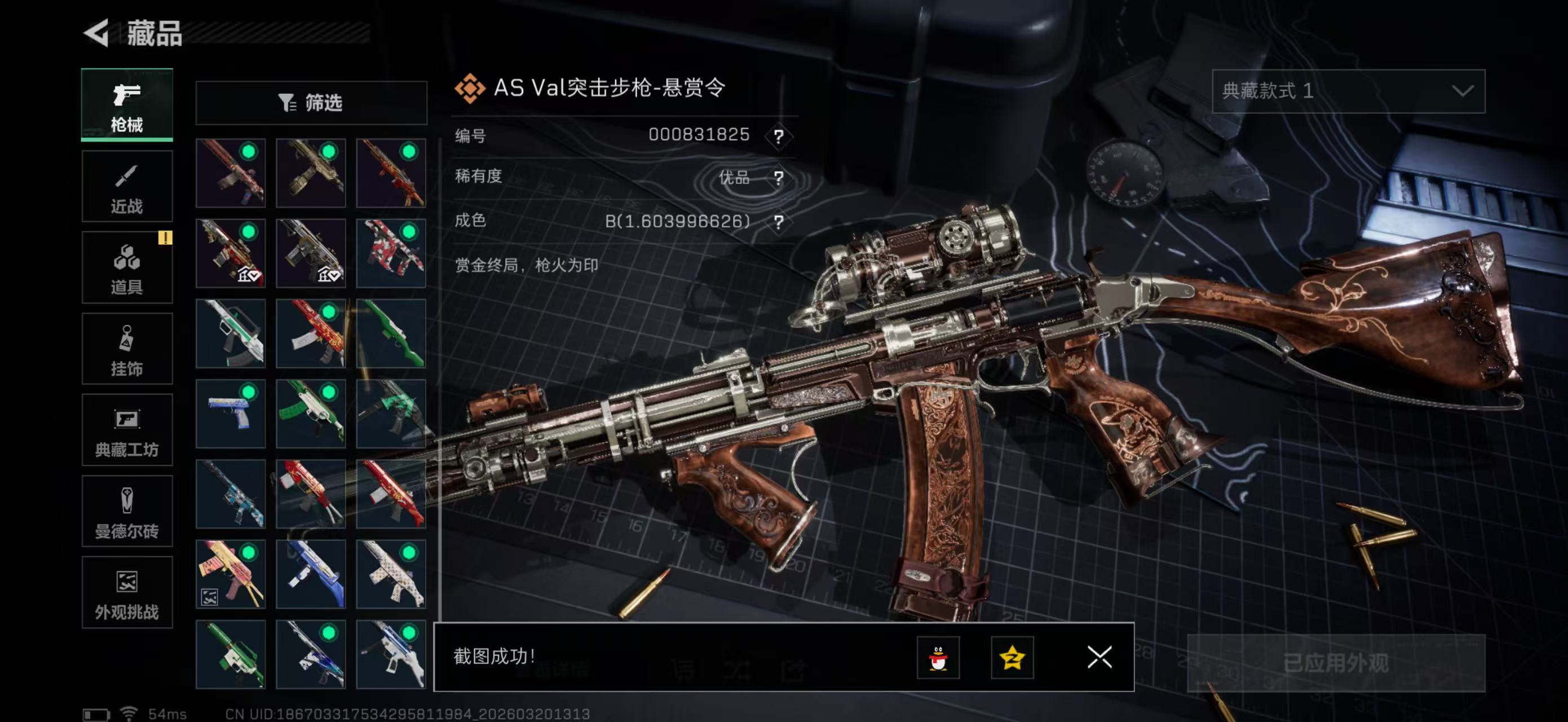Viewport: 1568px width, 722px height.
Task: Switch to the 近战 melee tab
Action: (127, 187)
